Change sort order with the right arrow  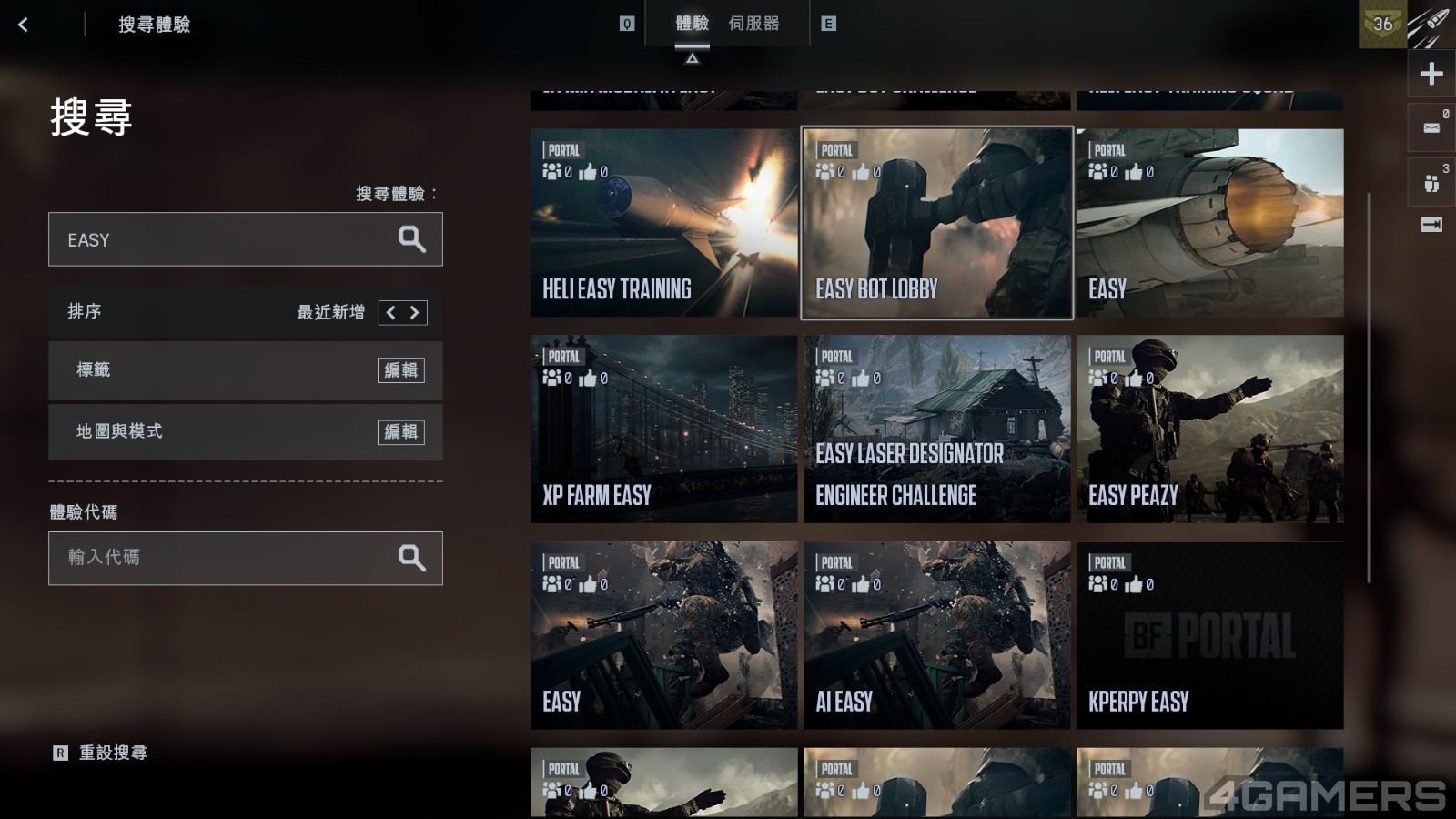click(x=415, y=313)
